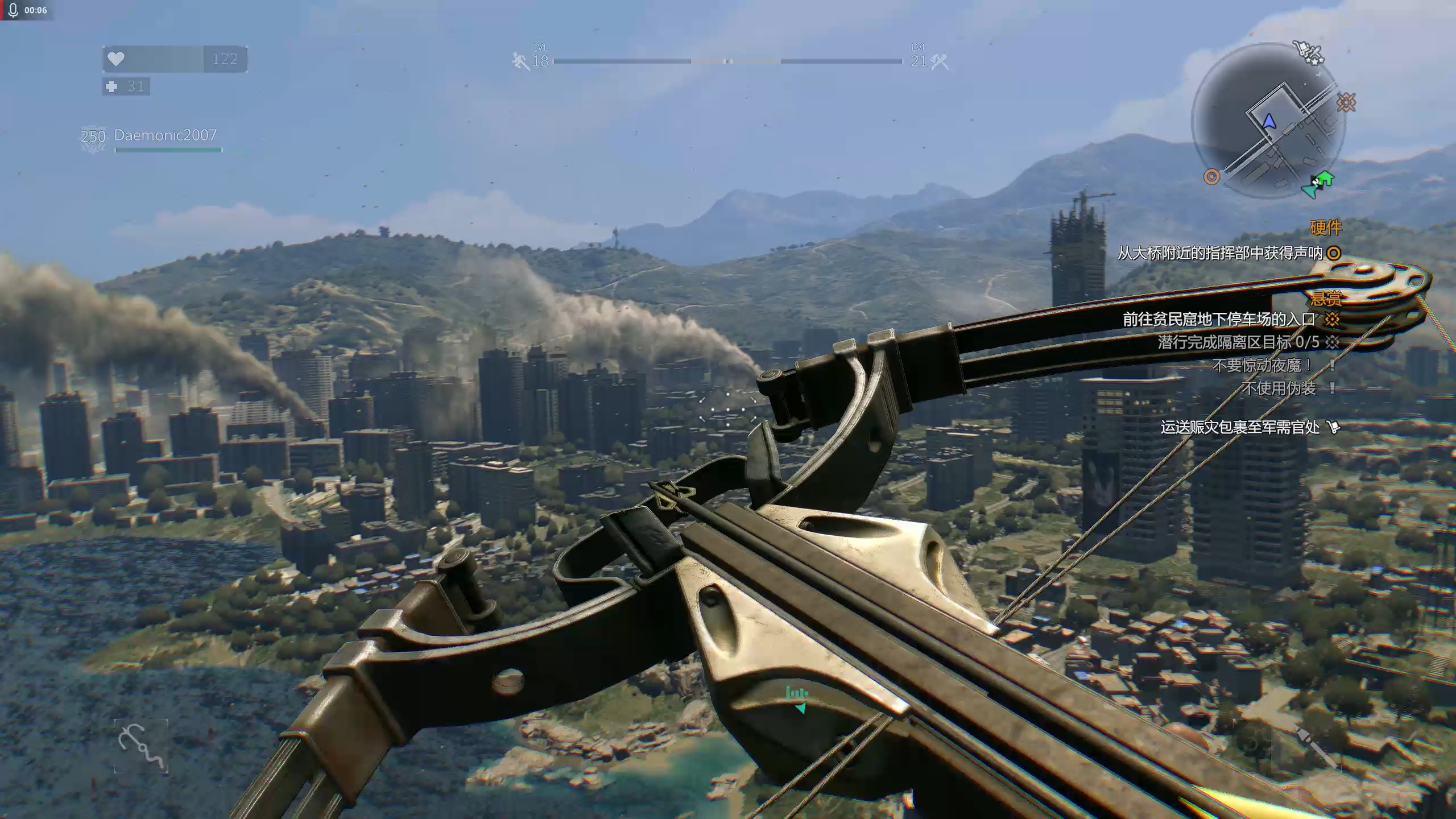Click the weapon slot icon in bottom-right

[x=1315, y=746]
